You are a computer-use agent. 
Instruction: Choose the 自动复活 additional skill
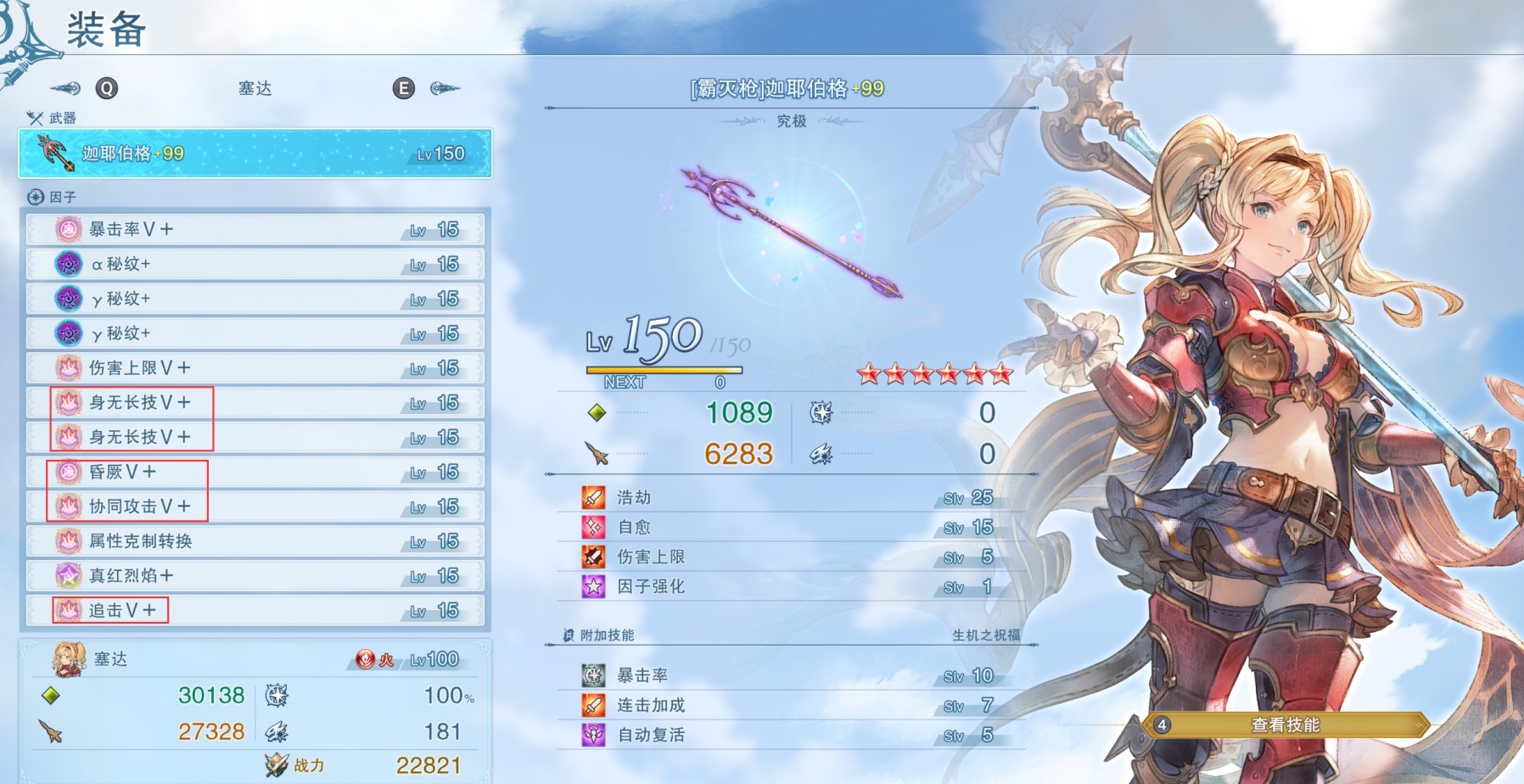click(789, 735)
